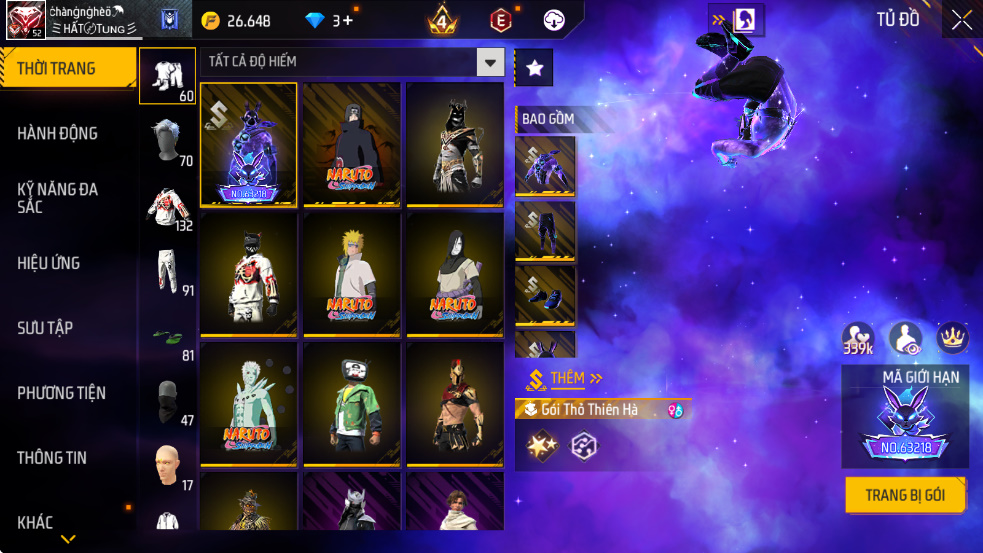
Task: Select the bald head face subcategory
Action: coord(166,467)
